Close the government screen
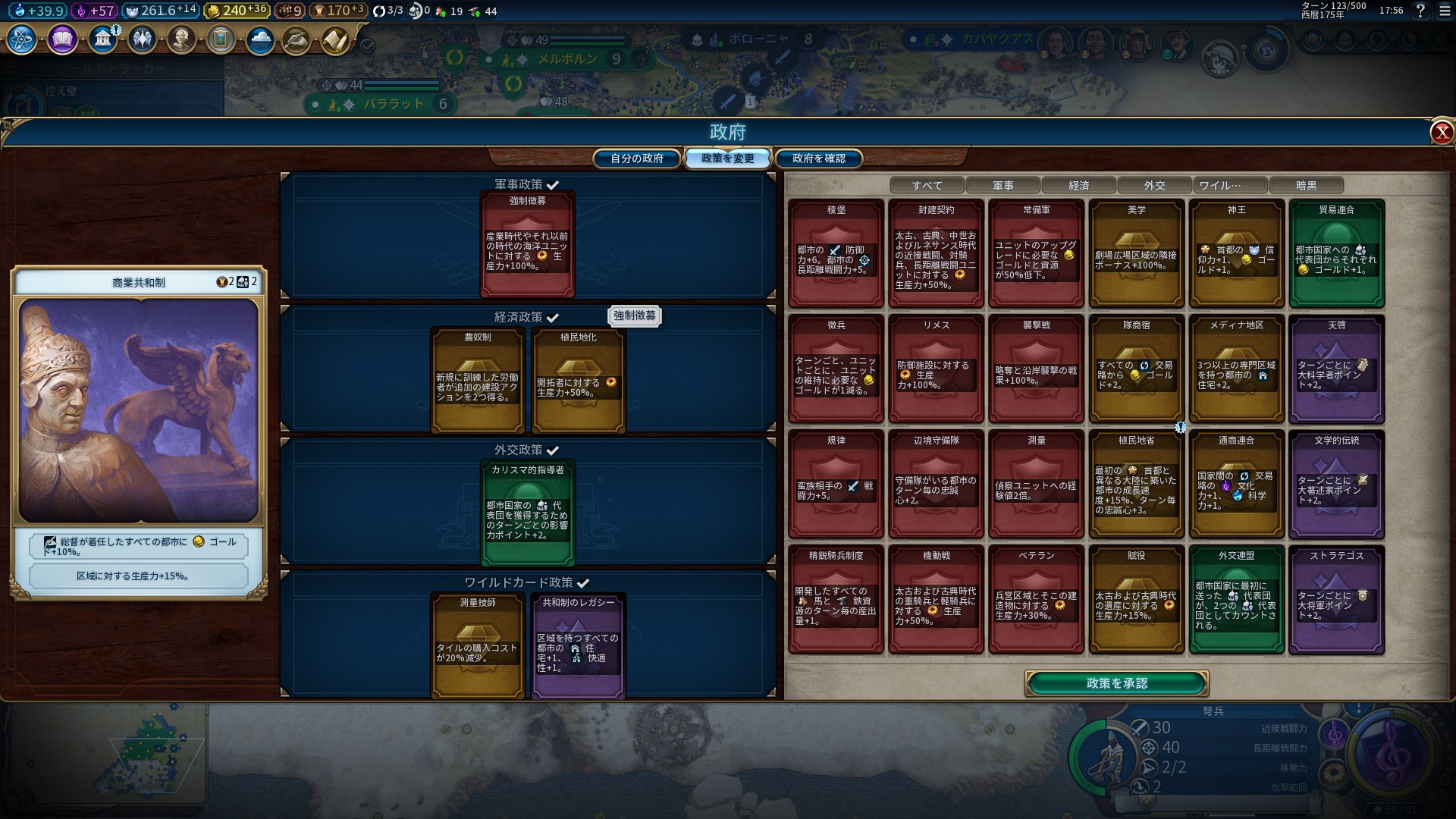Image resolution: width=1456 pixels, height=819 pixels. (1441, 133)
